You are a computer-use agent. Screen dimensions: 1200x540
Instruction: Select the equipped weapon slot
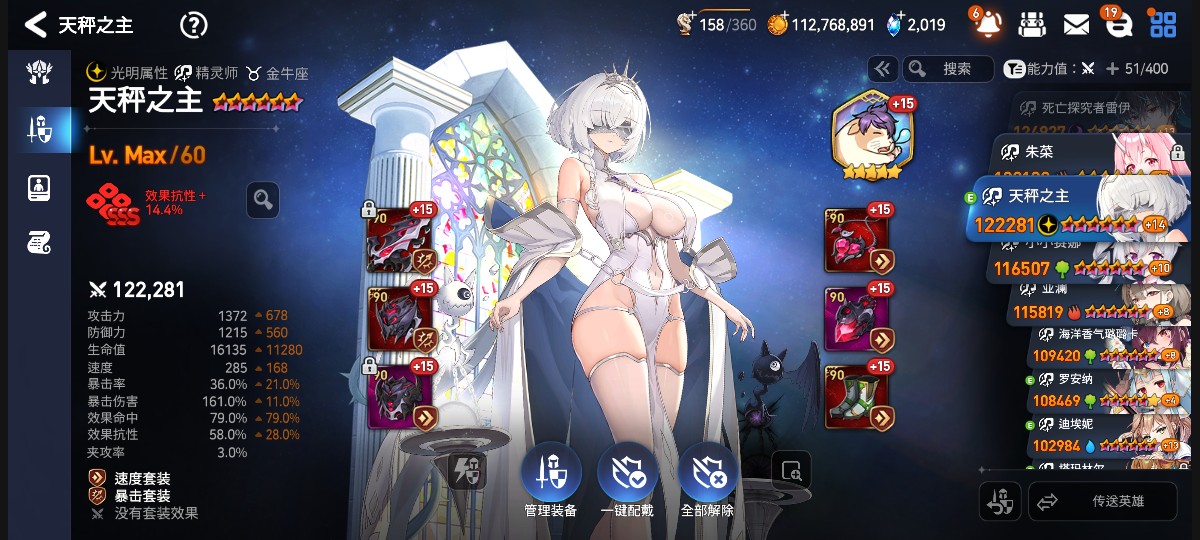pyautogui.click(x=402, y=240)
